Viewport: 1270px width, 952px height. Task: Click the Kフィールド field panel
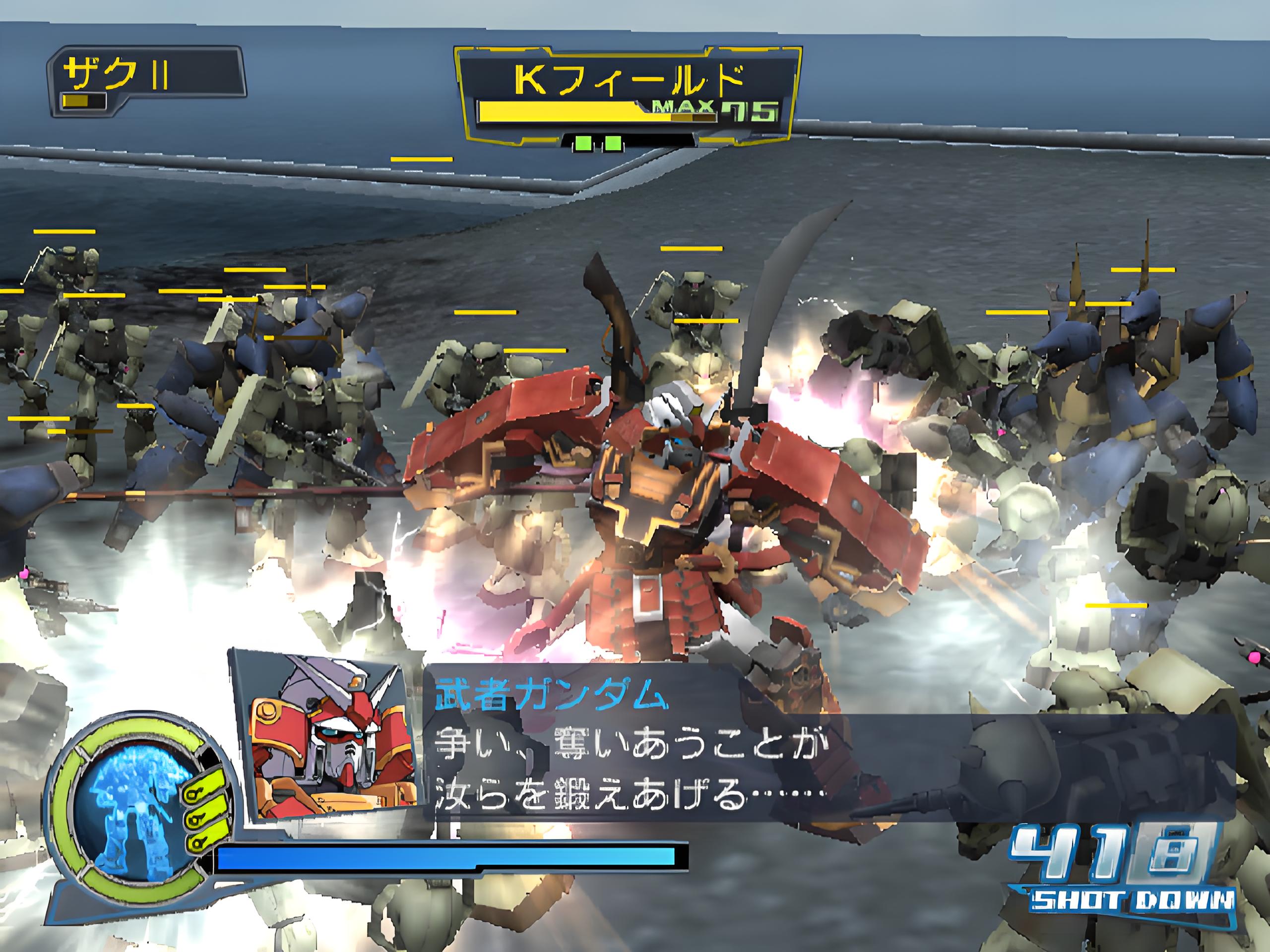(627, 95)
